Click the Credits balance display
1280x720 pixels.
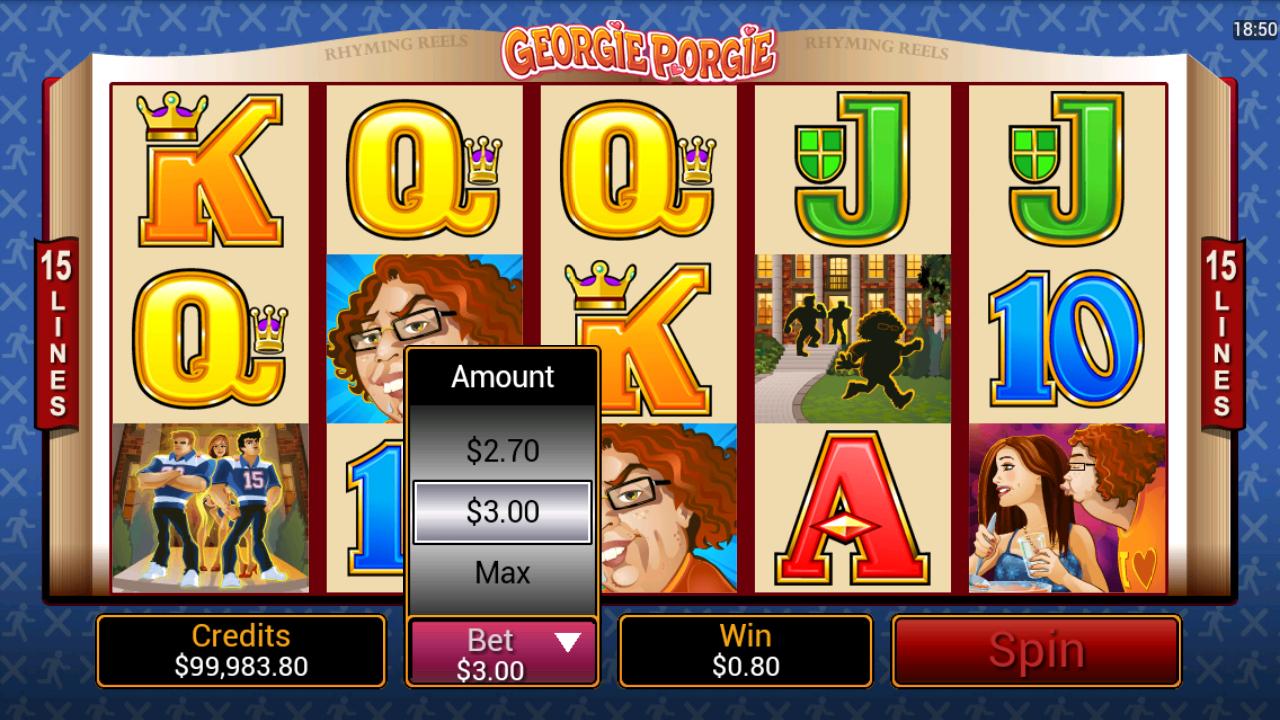(239, 651)
